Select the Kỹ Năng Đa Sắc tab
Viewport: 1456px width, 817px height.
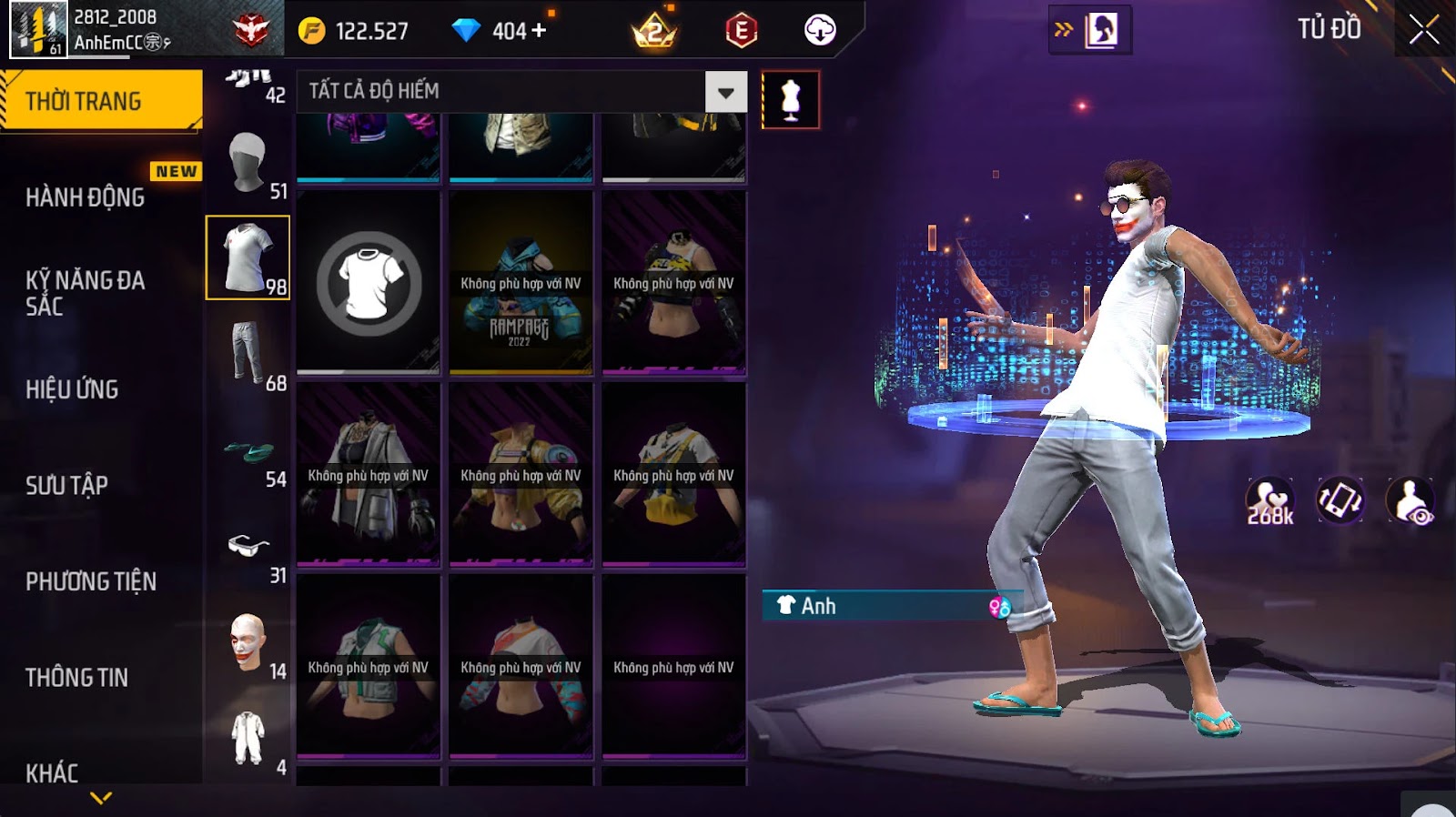pyautogui.click(x=86, y=293)
